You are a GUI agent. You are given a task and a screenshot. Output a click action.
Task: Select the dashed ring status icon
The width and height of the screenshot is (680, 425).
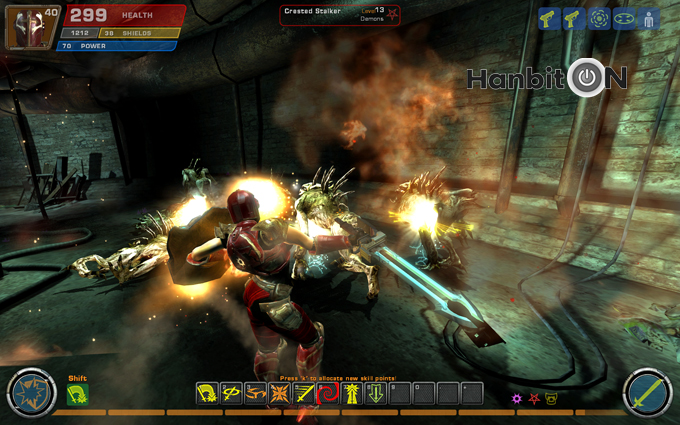(x=599, y=19)
